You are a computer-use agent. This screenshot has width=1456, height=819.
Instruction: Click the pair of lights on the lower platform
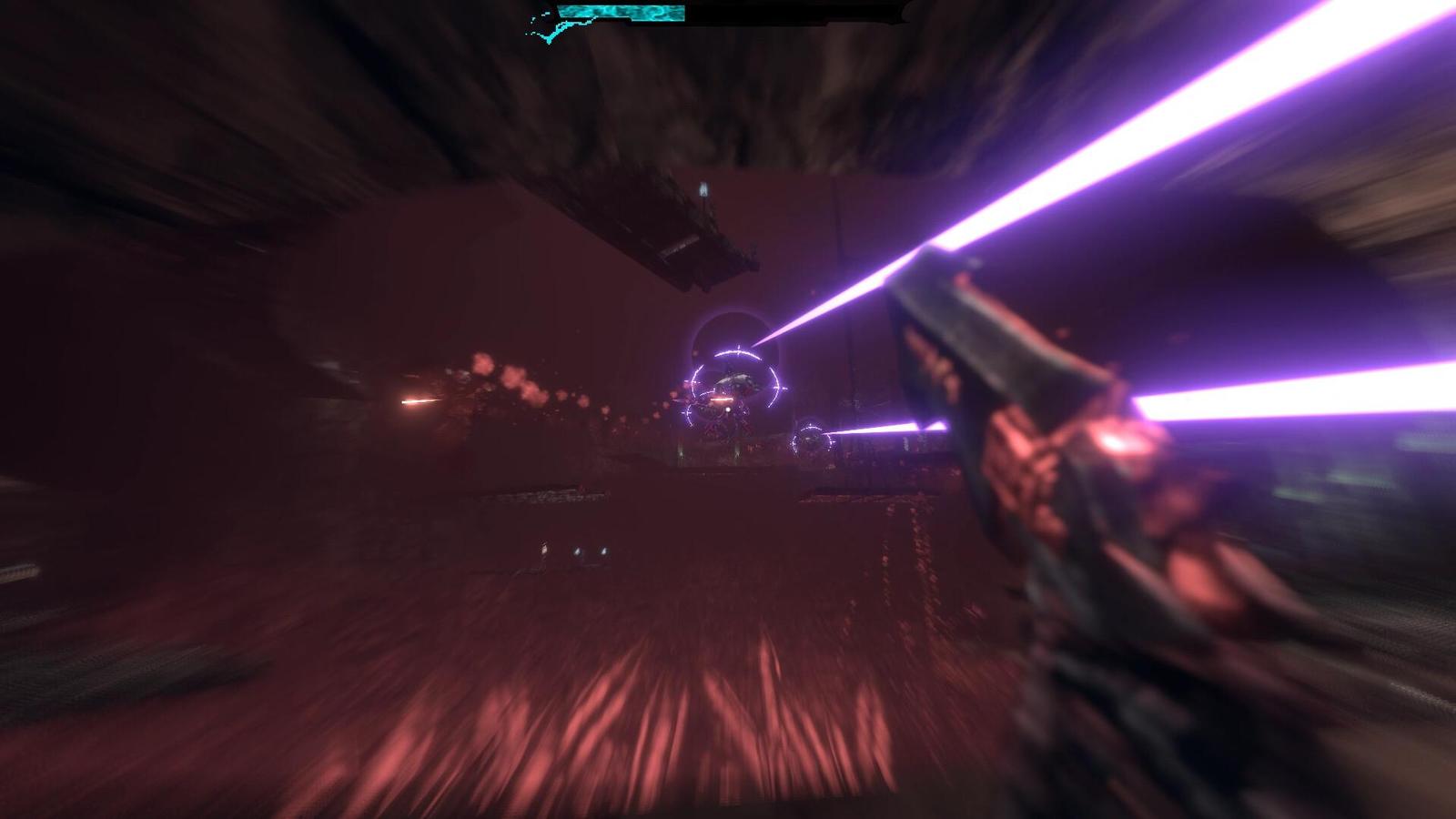click(x=590, y=549)
